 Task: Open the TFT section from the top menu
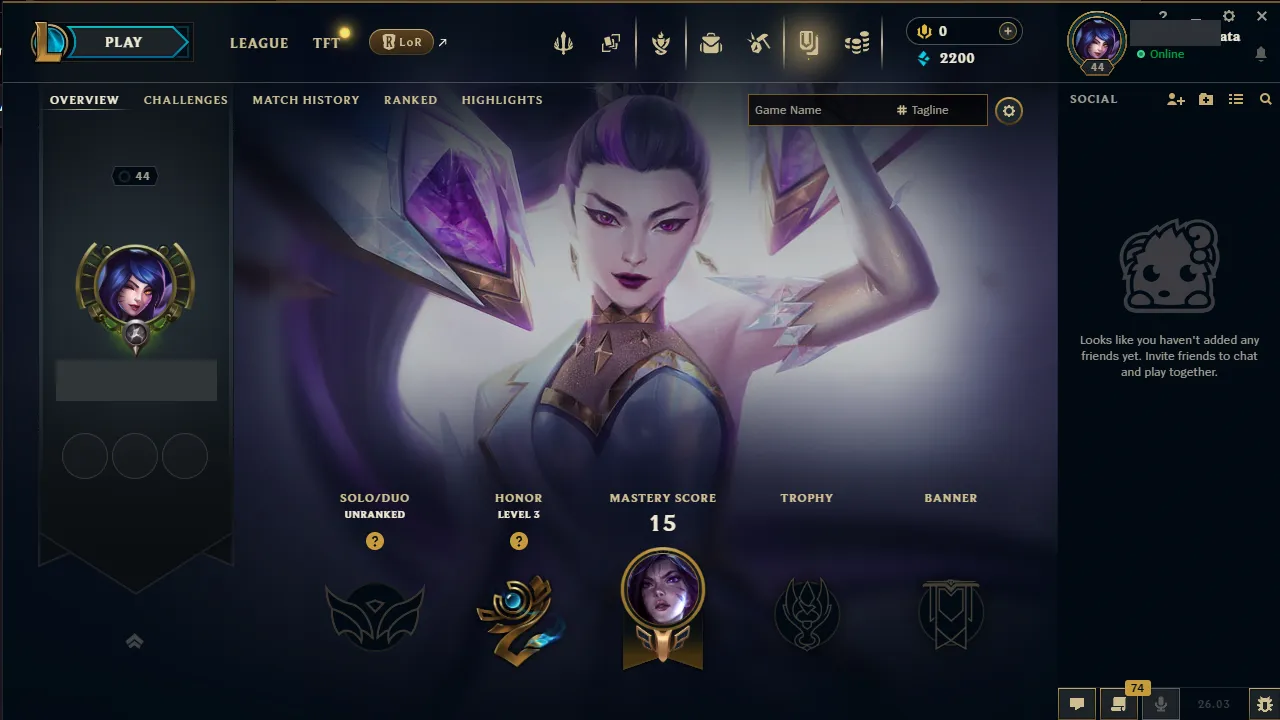click(x=325, y=43)
